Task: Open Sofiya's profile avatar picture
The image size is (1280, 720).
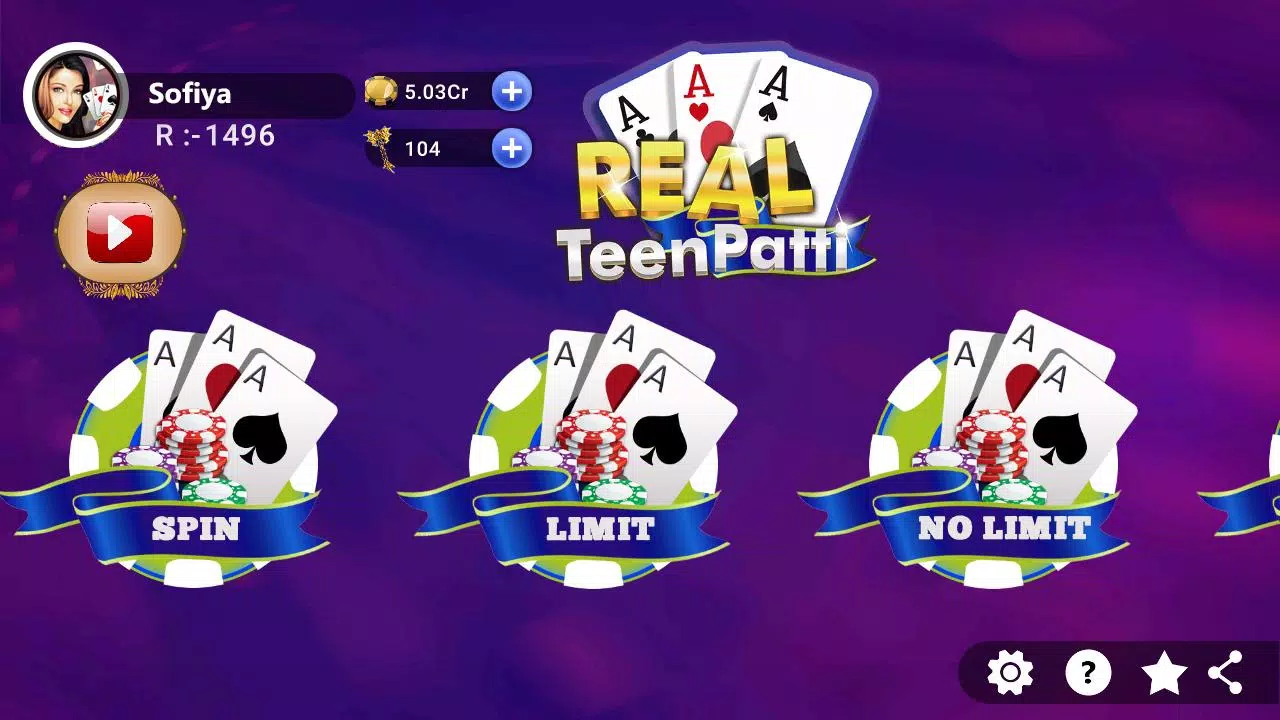Action: click(x=76, y=95)
